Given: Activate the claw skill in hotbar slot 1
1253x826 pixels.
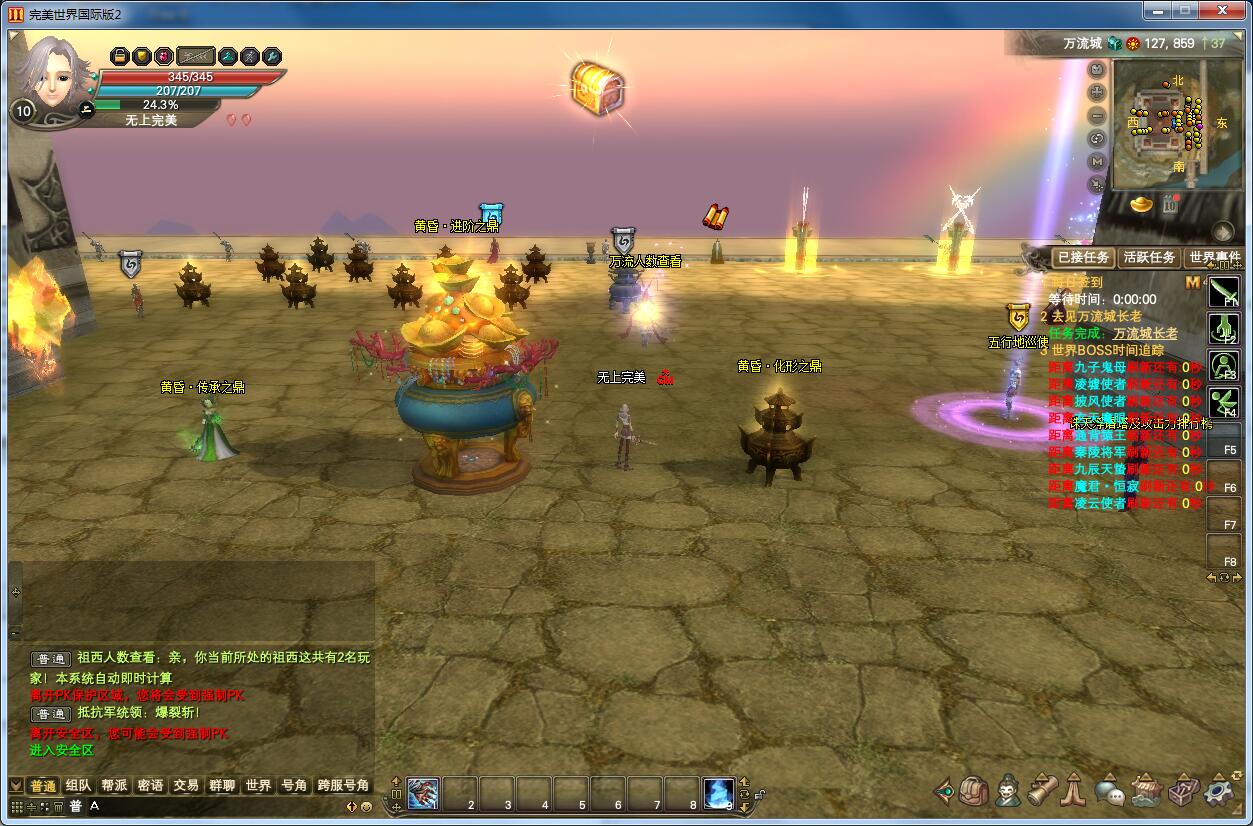Looking at the screenshot, I should pos(422,793).
